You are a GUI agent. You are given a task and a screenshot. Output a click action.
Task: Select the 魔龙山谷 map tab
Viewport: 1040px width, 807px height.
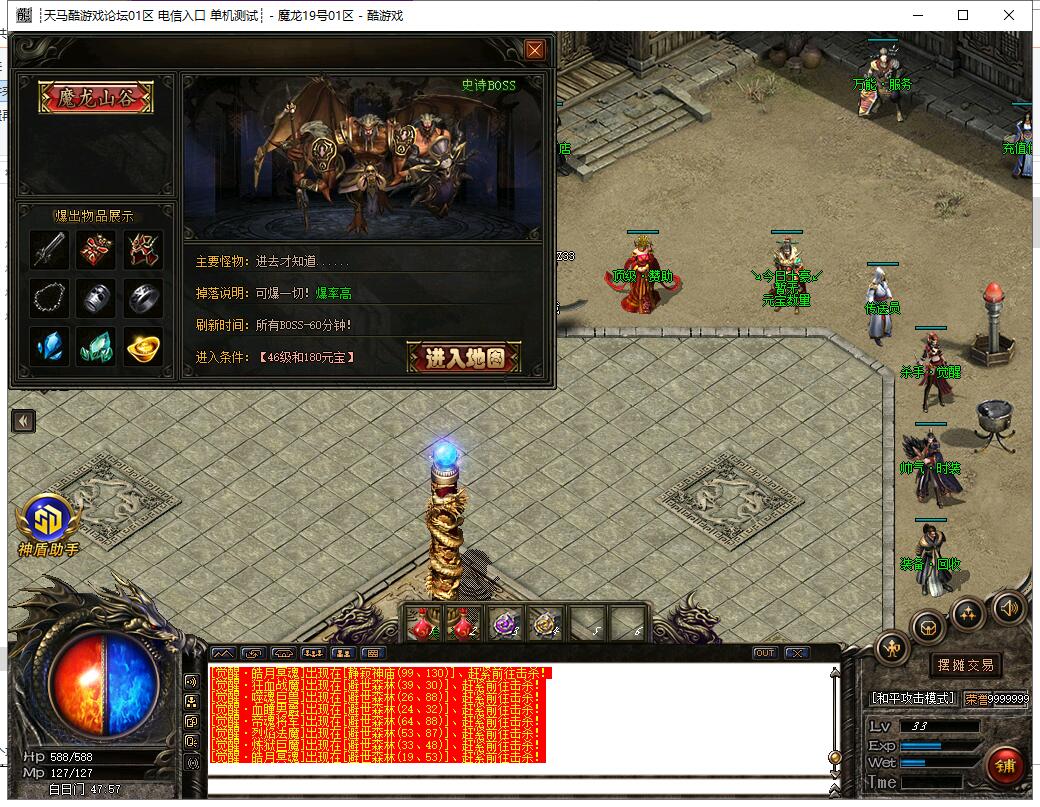(x=96, y=97)
